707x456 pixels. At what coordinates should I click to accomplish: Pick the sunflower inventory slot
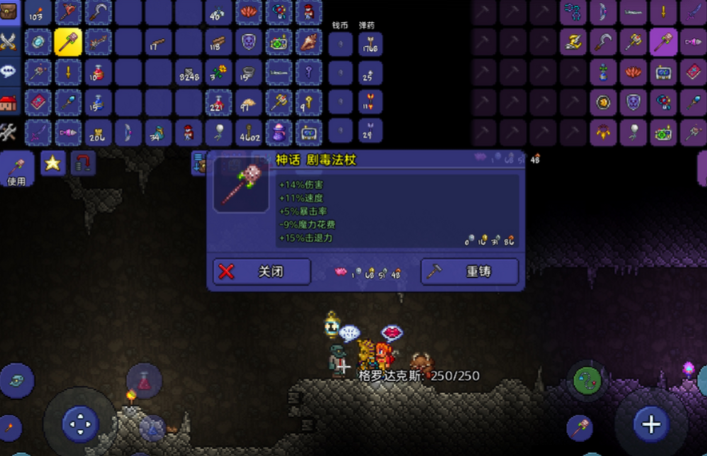coord(218,72)
